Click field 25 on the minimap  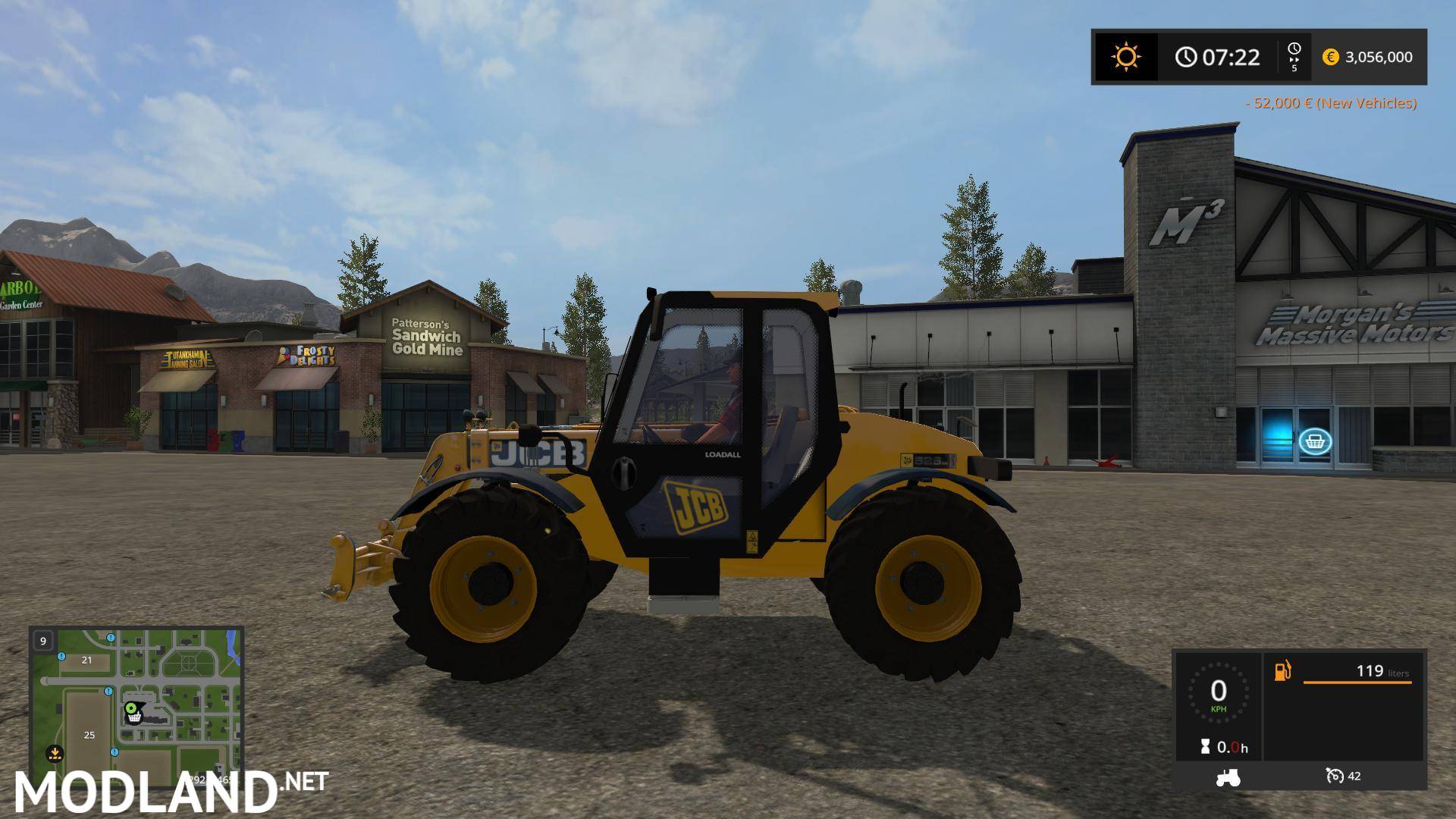click(89, 735)
